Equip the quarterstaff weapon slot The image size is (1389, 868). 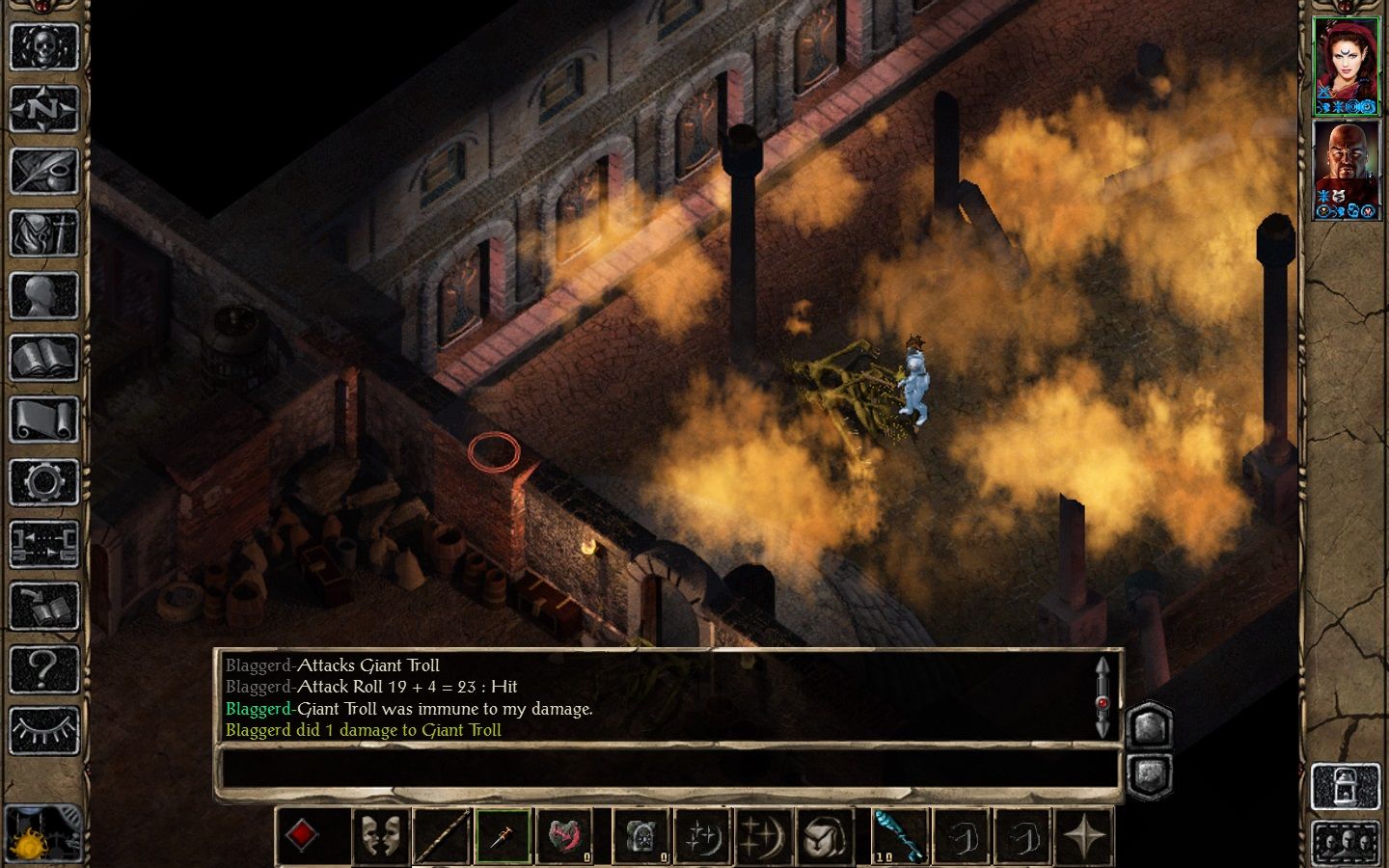coord(443,835)
